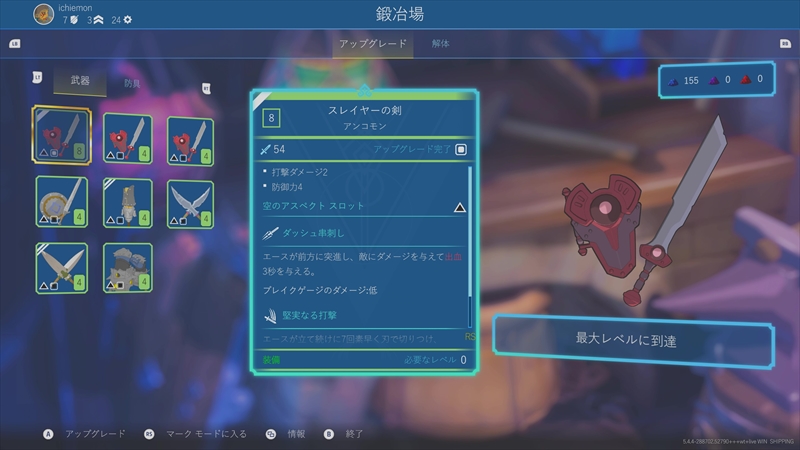Select the 空のアスペクト スロット row

[358, 206]
